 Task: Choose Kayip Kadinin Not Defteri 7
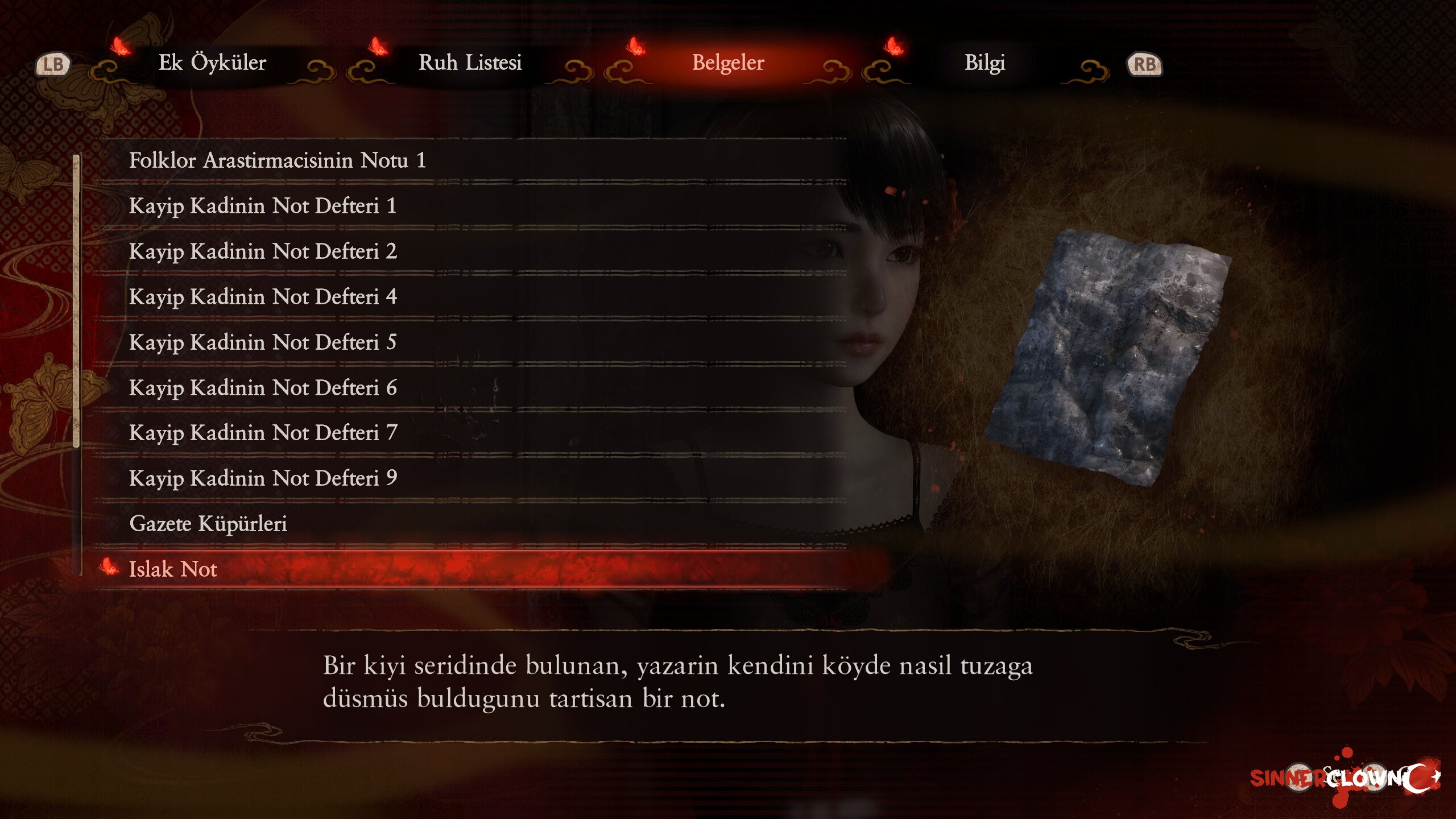coord(262,433)
